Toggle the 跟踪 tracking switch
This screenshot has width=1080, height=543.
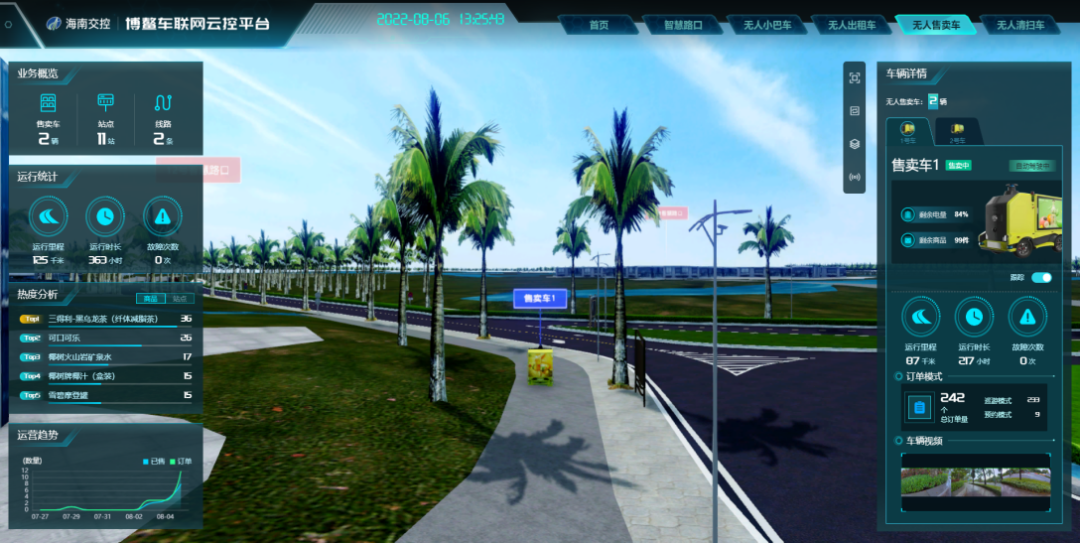click(1041, 277)
